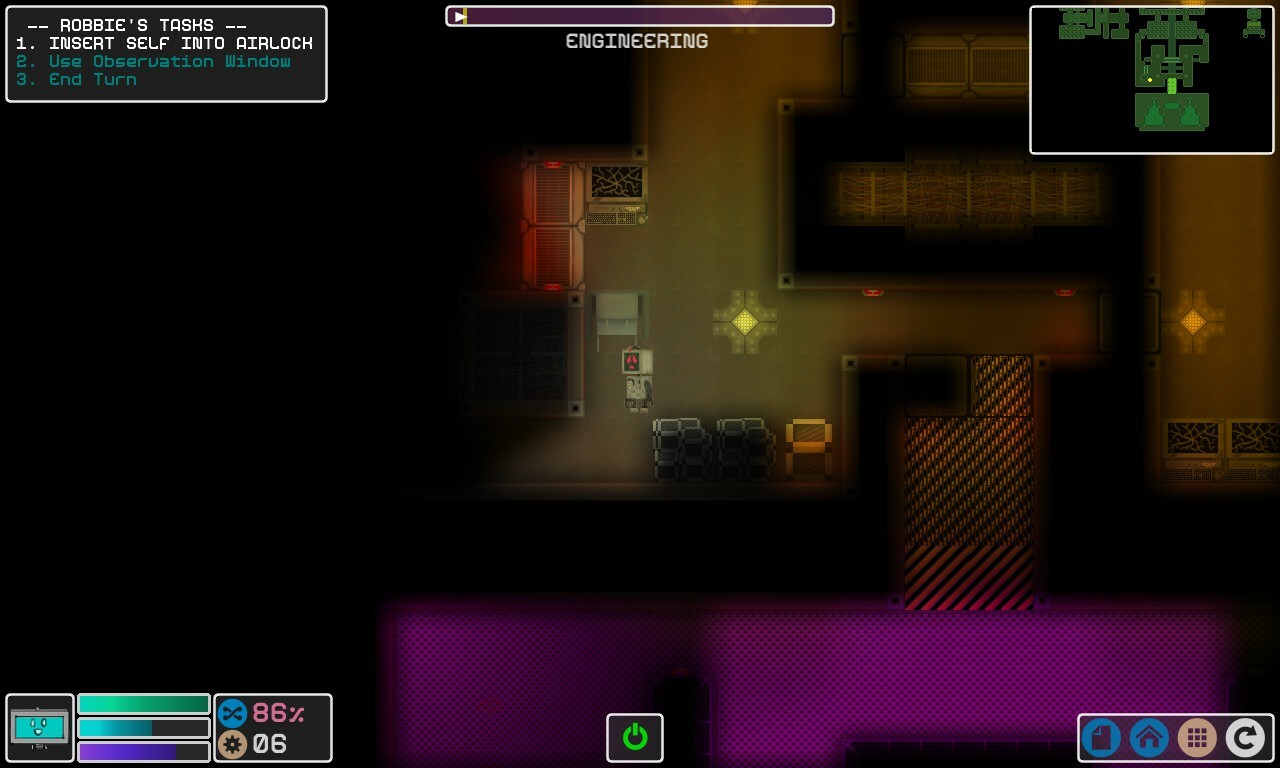Click the circular redo arrow icon
The width and height of the screenshot is (1280, 768).
point(1245,738)
